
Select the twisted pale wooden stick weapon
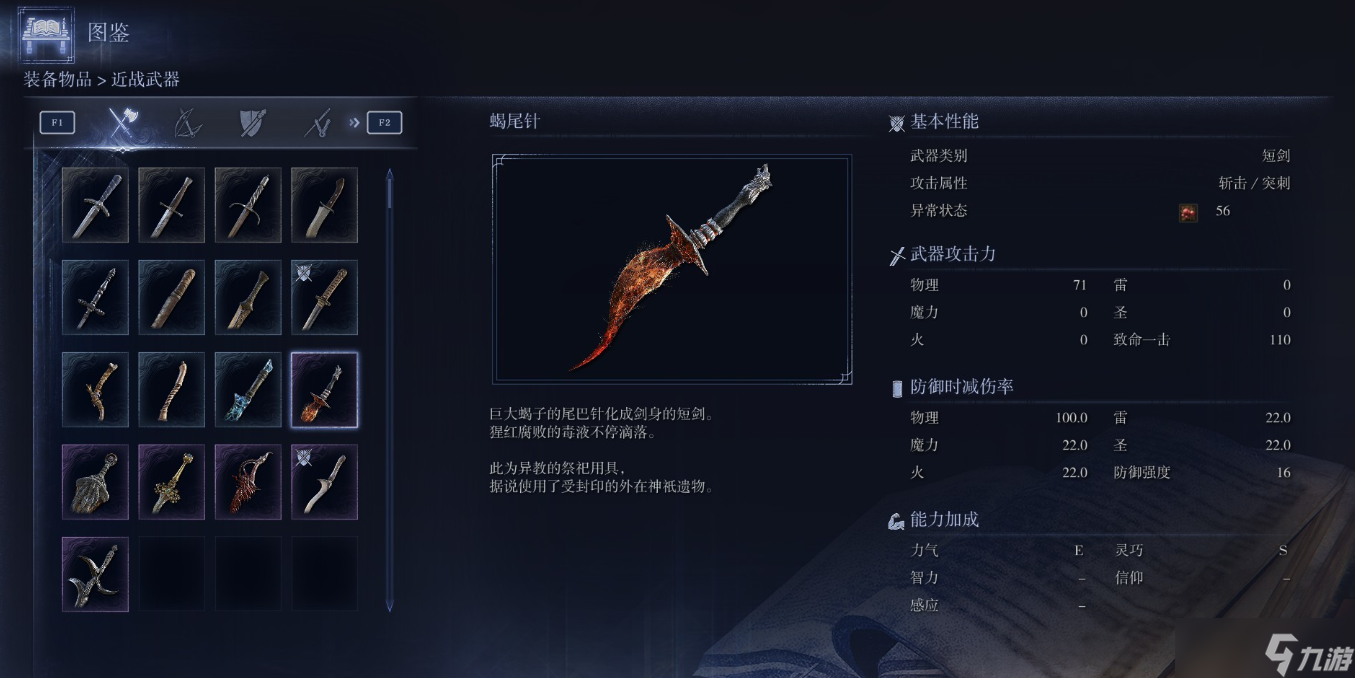171,389
